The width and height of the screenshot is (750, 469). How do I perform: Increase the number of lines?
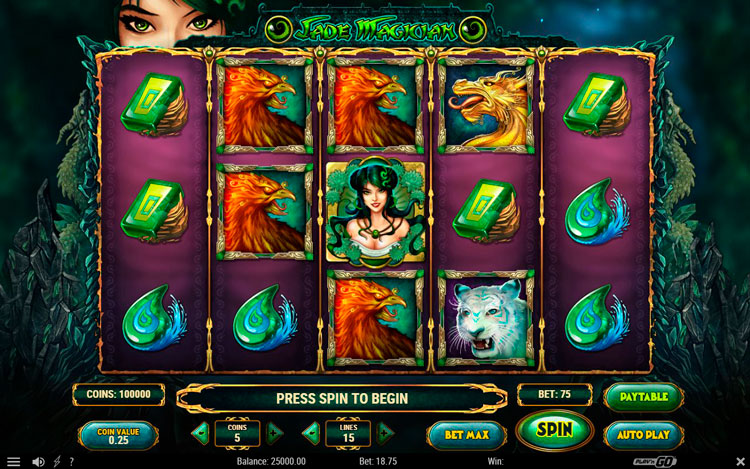tap(385, 434)
